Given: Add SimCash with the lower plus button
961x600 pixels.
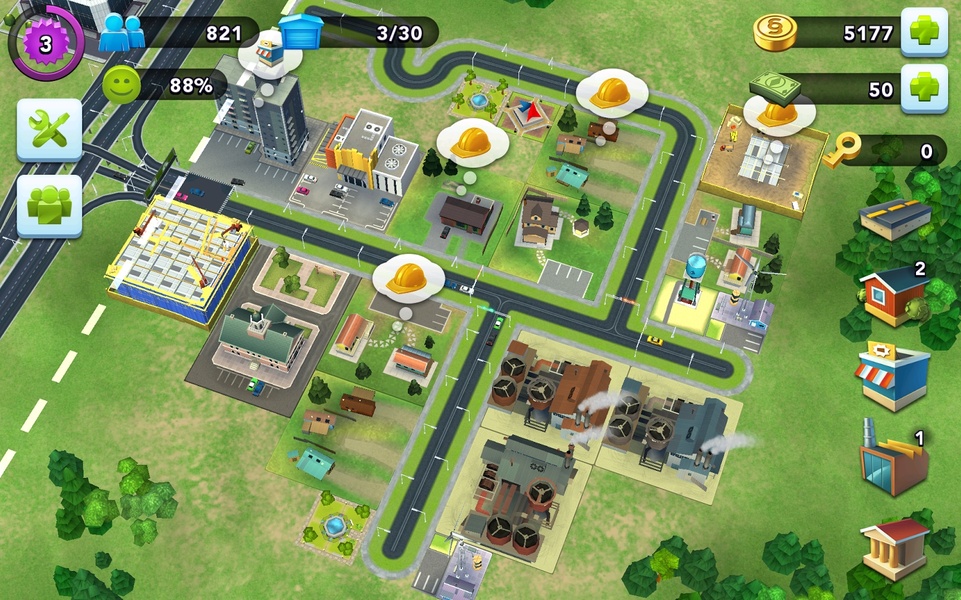Looking at the screenshot, I should [923, 89].
